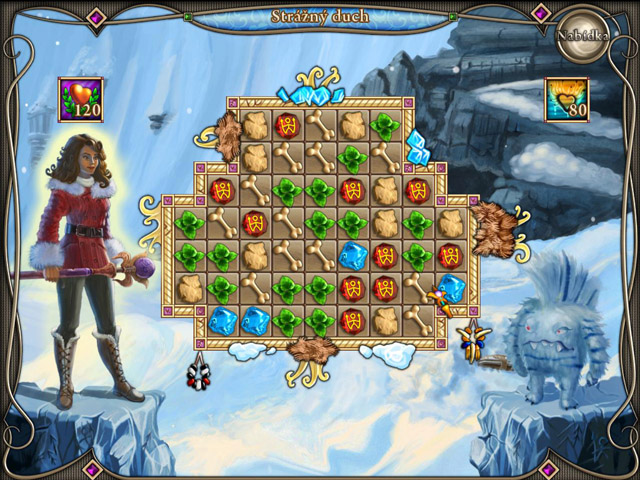Select the blue gem overlapped by the dagger

coord(451,289)
